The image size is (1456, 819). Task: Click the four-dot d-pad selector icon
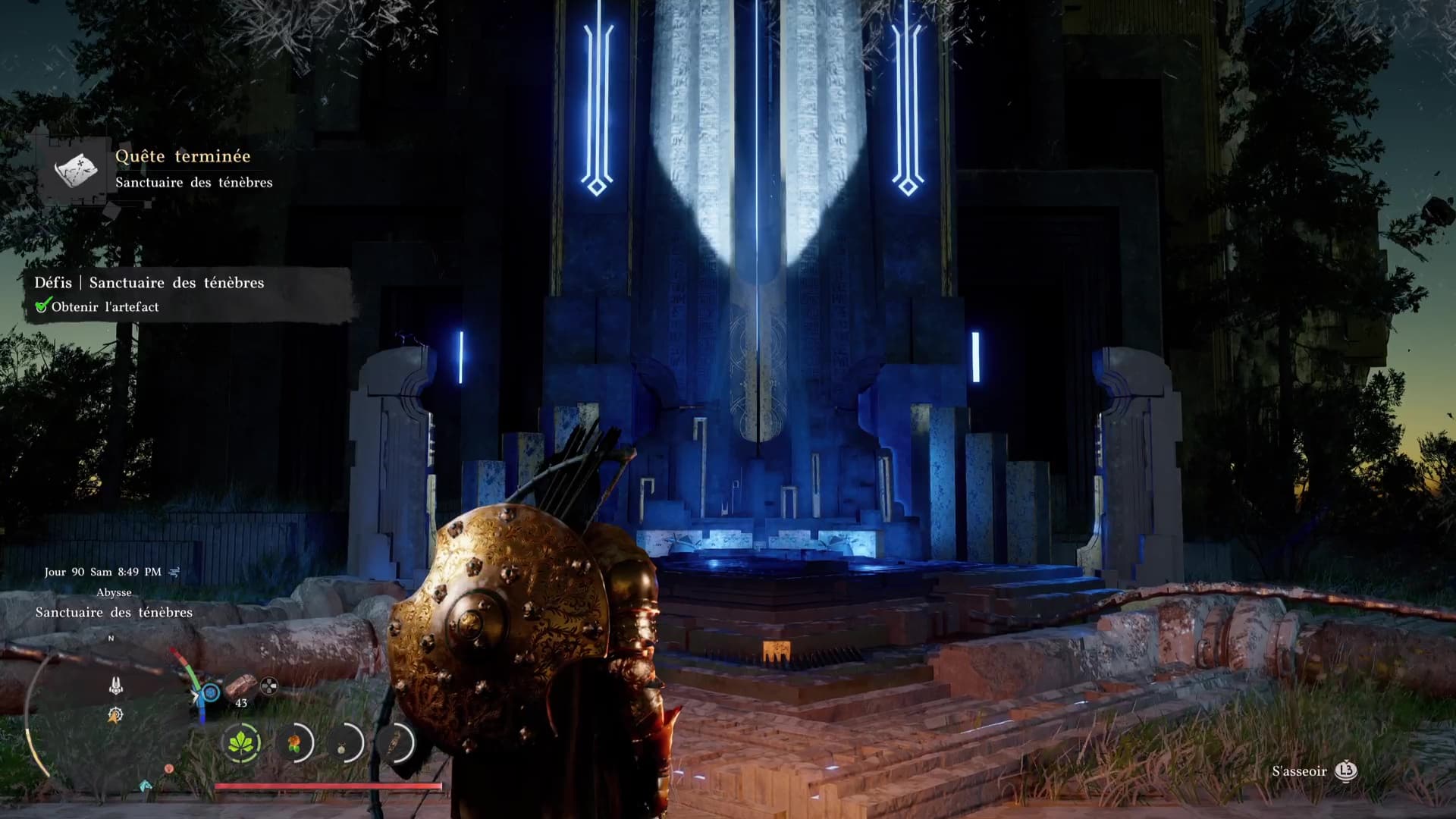(x=268, y=687)
